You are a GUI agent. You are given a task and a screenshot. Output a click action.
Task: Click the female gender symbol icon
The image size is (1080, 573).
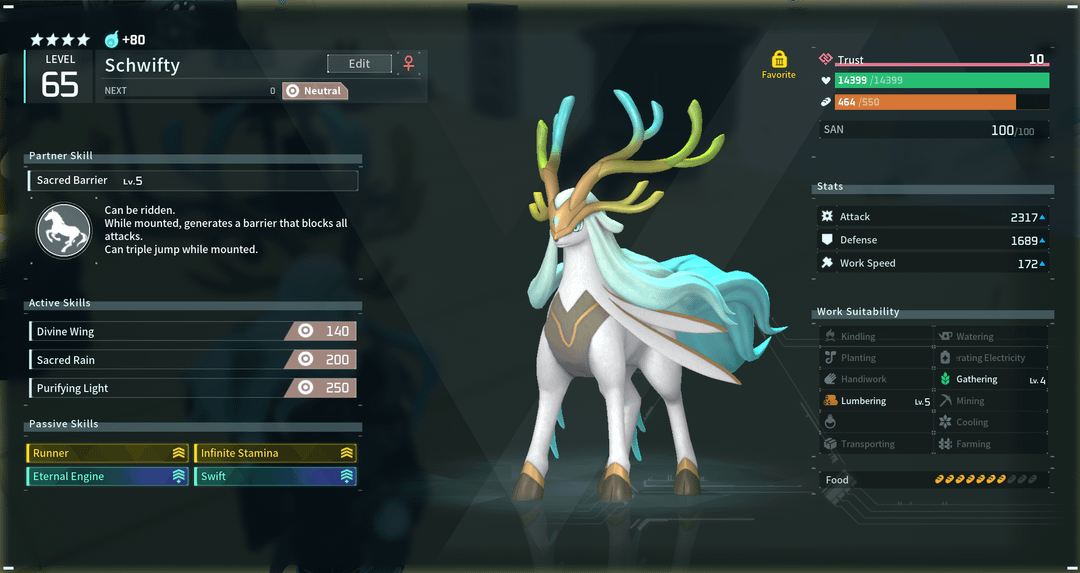(x=408, y=64)
